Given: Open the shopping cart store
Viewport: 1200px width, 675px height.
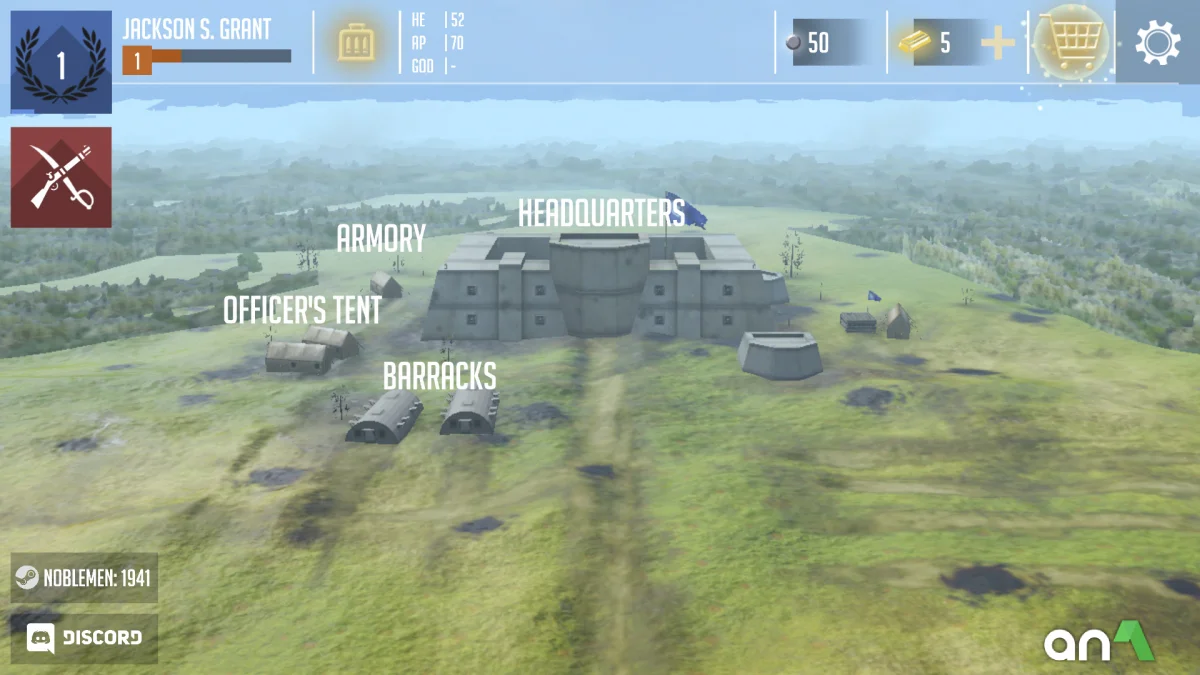Looking at the screenshot, I should pyautogui.click(x=1071, y=42).
